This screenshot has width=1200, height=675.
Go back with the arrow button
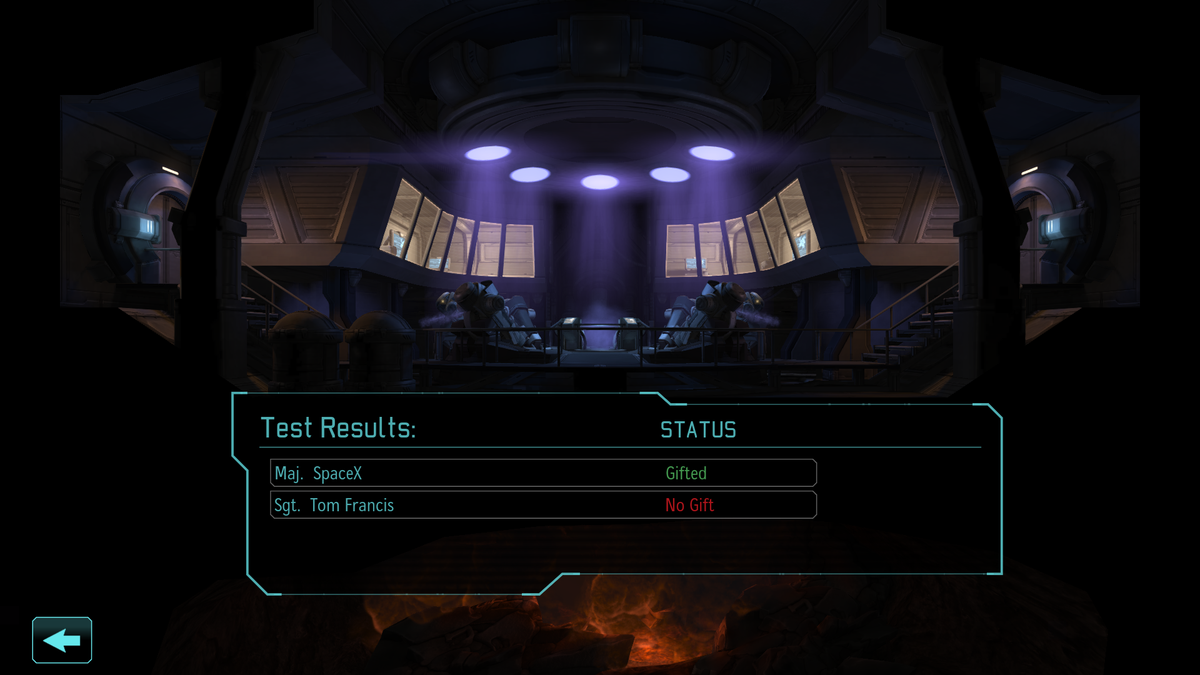62,640
